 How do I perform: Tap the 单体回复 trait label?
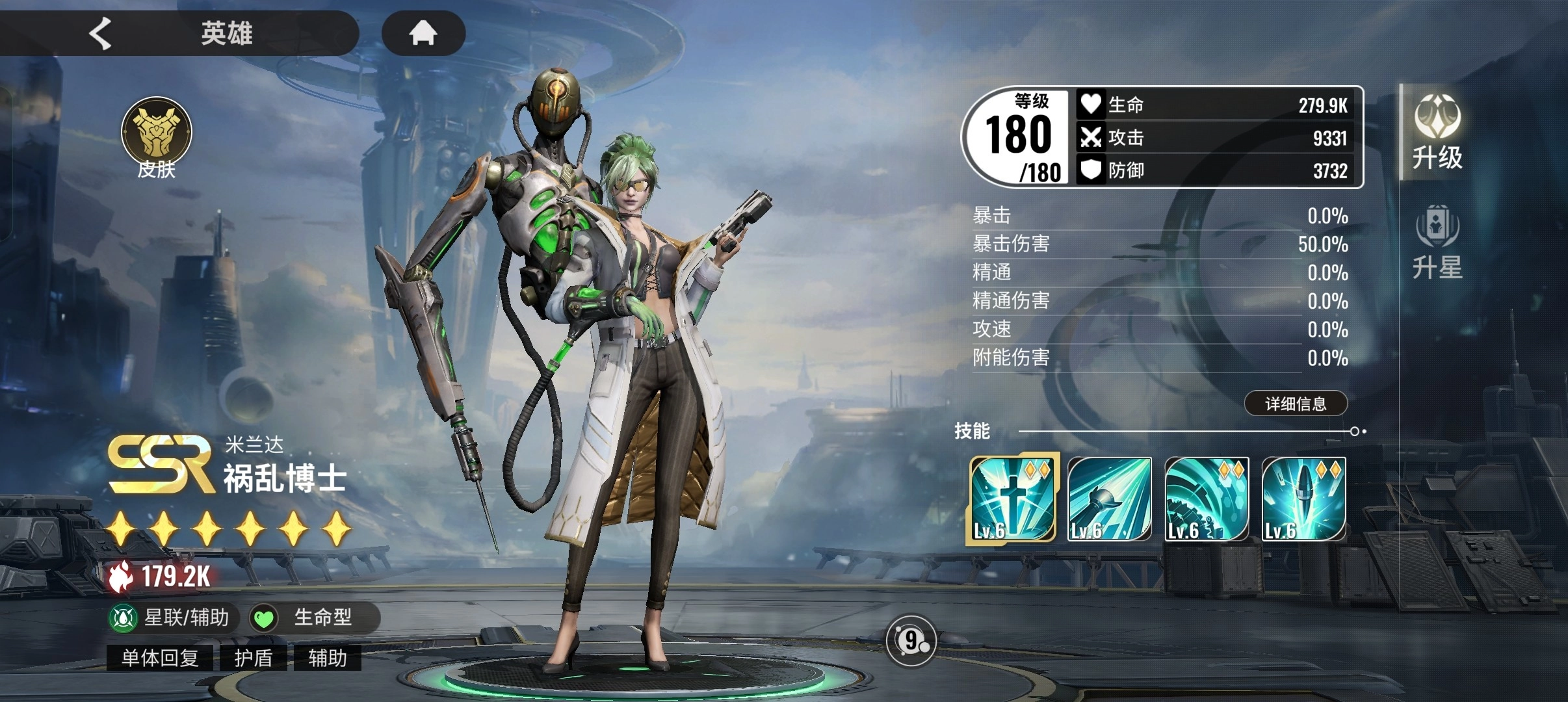pyautogui.click(x=160, y=658)
